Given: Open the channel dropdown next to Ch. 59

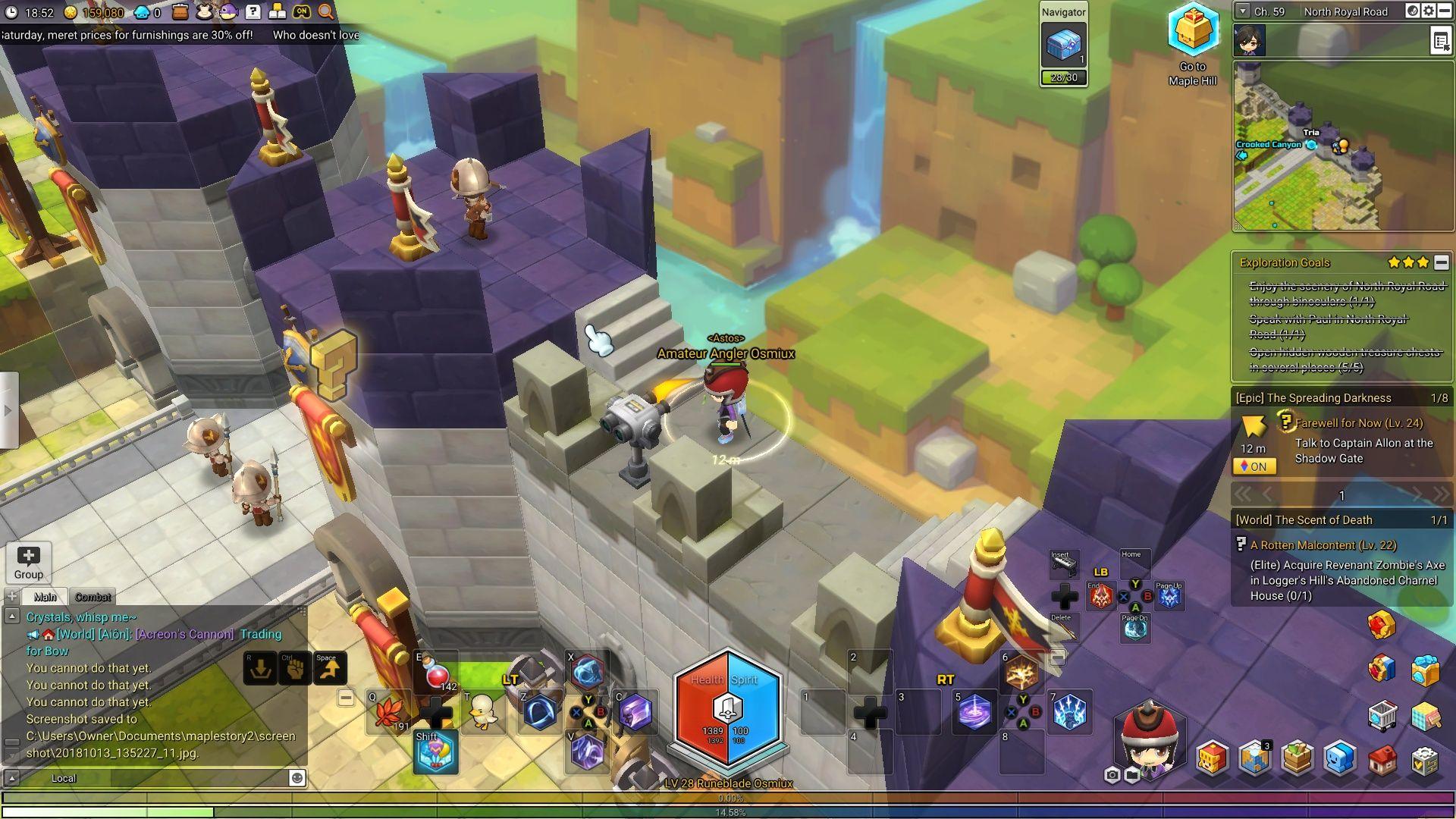Looking at the screenshot, I should pos(1243,11).
